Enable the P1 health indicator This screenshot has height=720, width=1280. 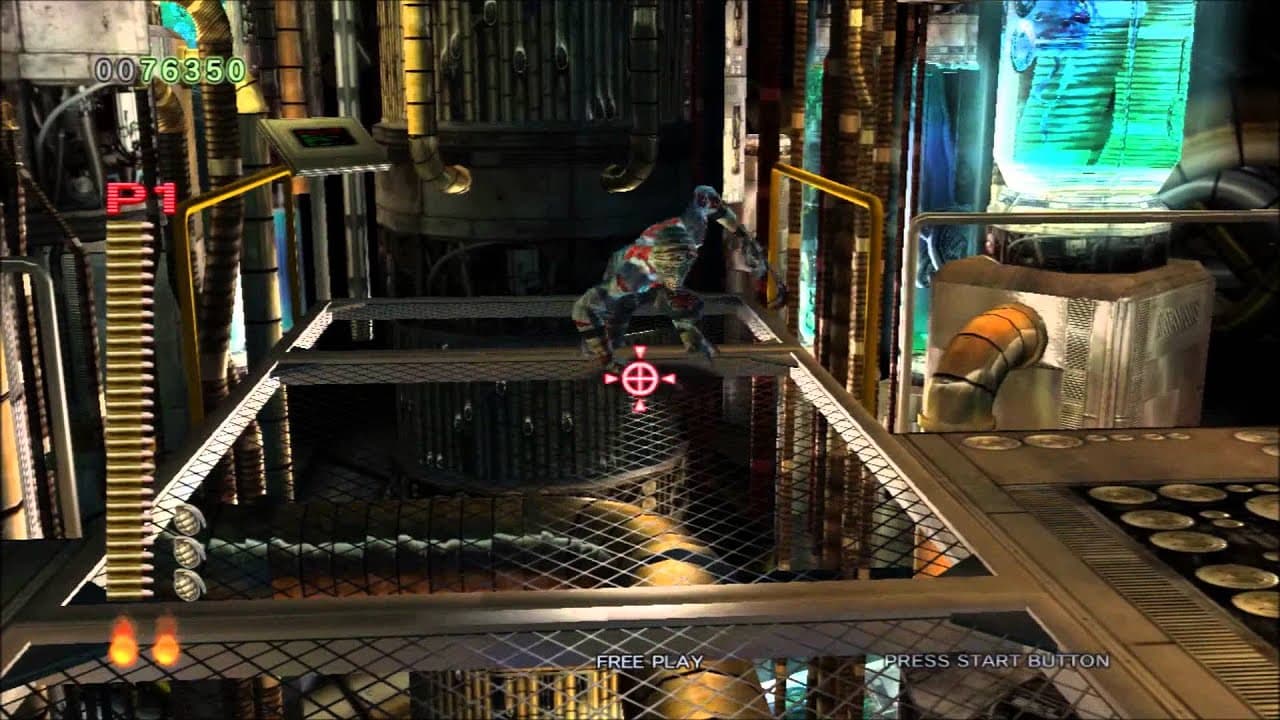141,199
